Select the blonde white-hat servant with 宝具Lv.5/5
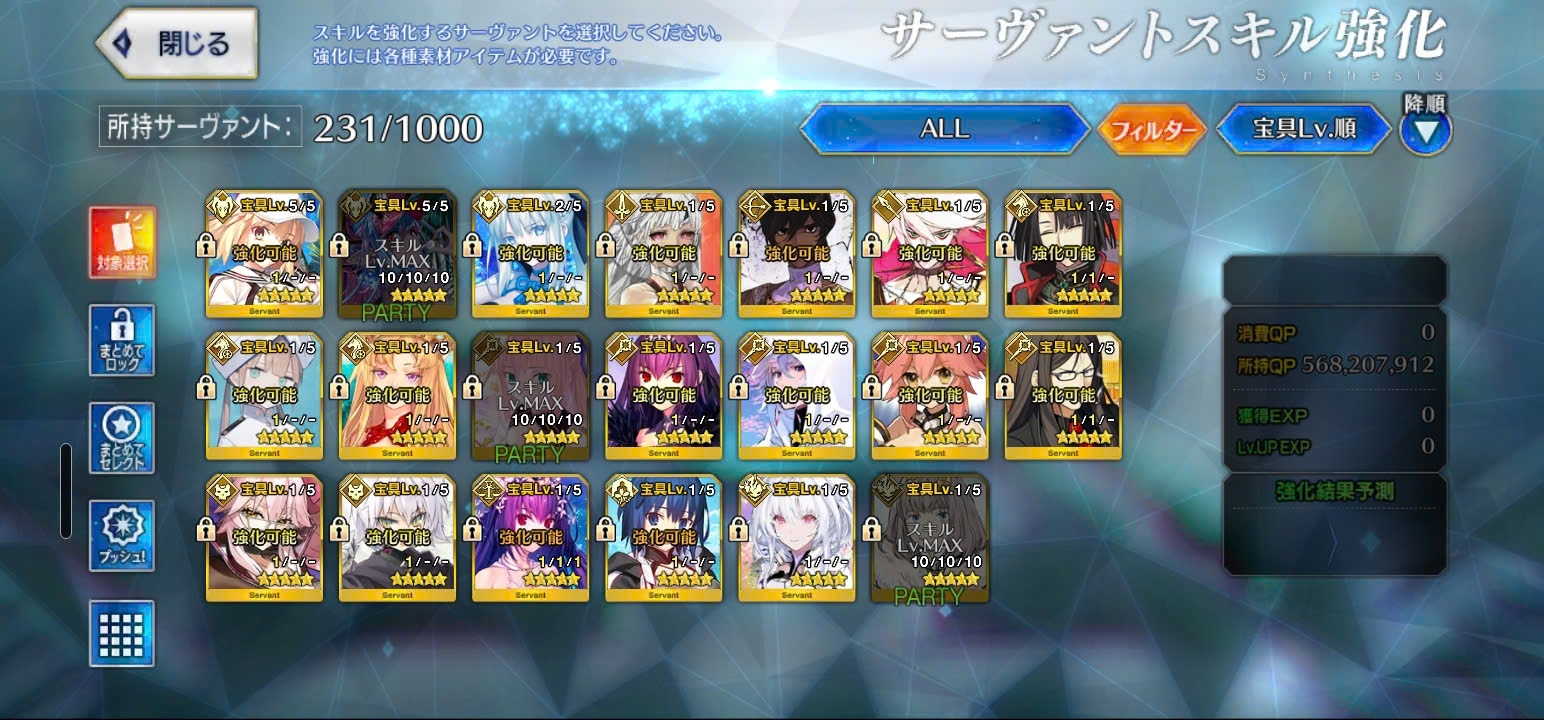The width and height of the screenshot is (1544, 720). pos(264,254)
